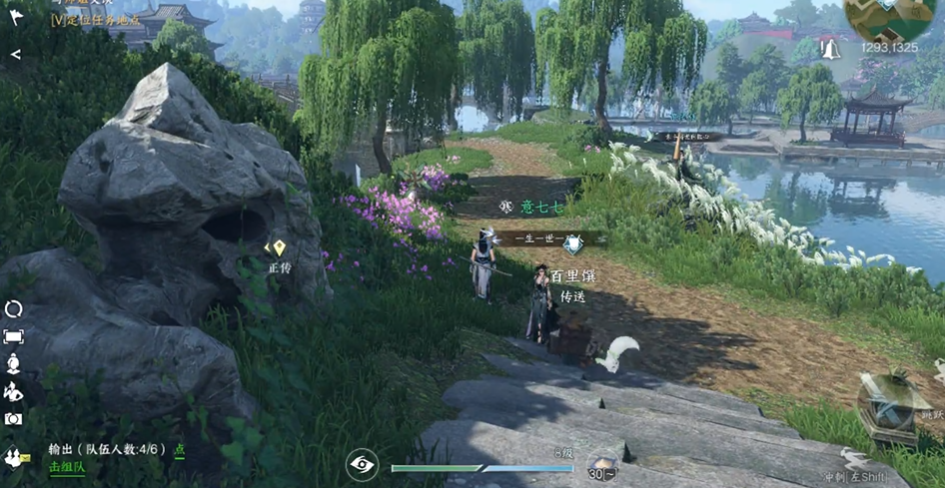Open the camera photo mode icon
The image size is (945, 488).
[x=14, y=419]
